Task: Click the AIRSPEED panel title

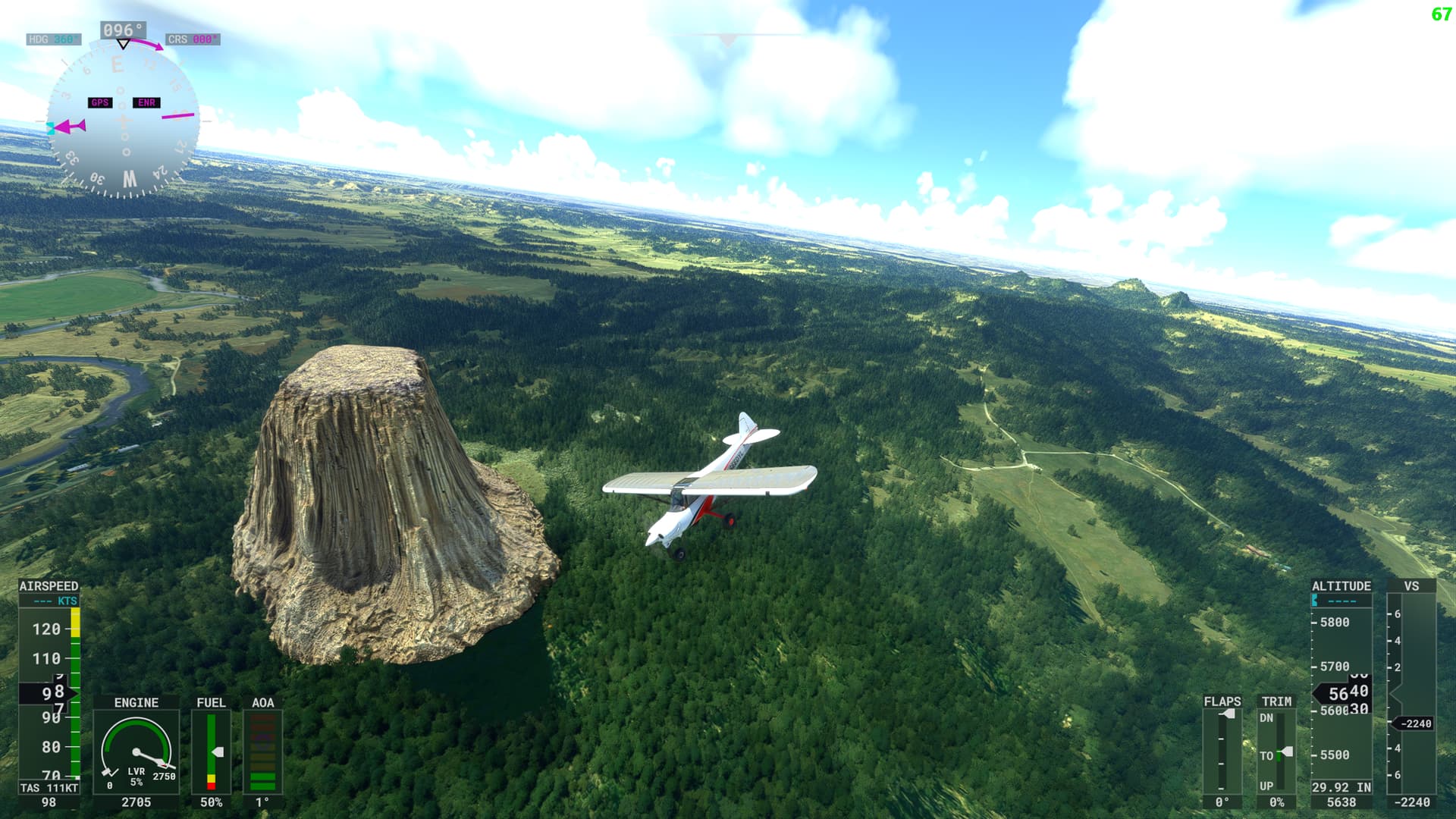Action: (x=48, y=586)
